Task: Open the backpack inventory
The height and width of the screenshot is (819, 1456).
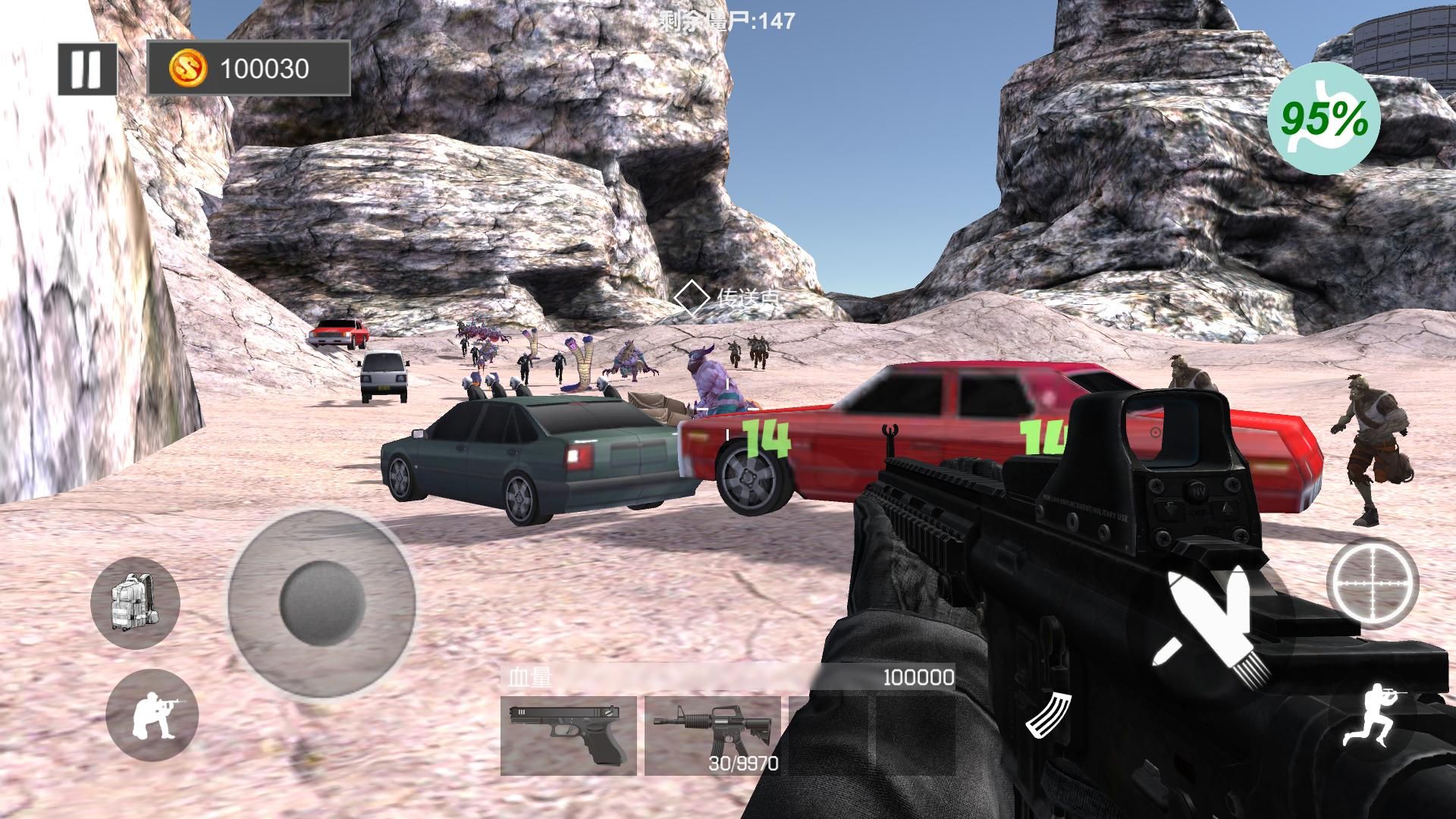Action: click(x=134, y=603)
